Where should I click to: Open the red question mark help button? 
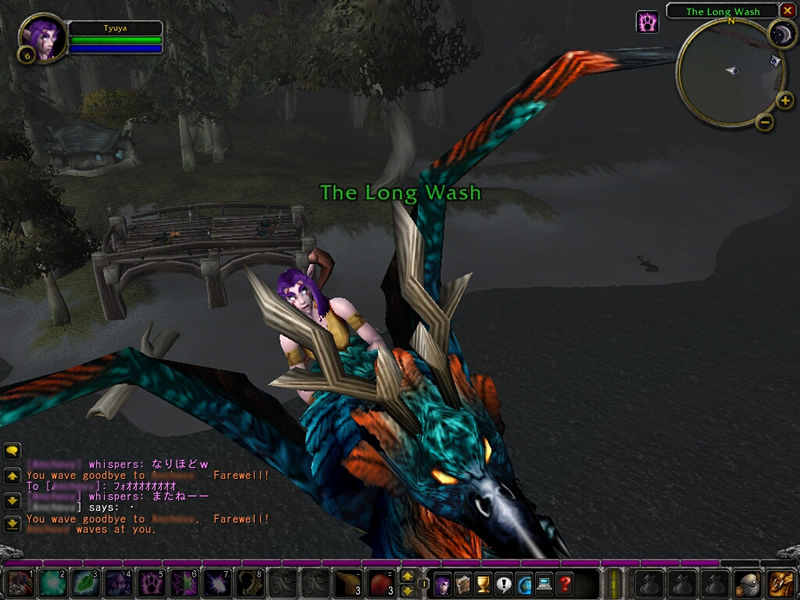567,583
